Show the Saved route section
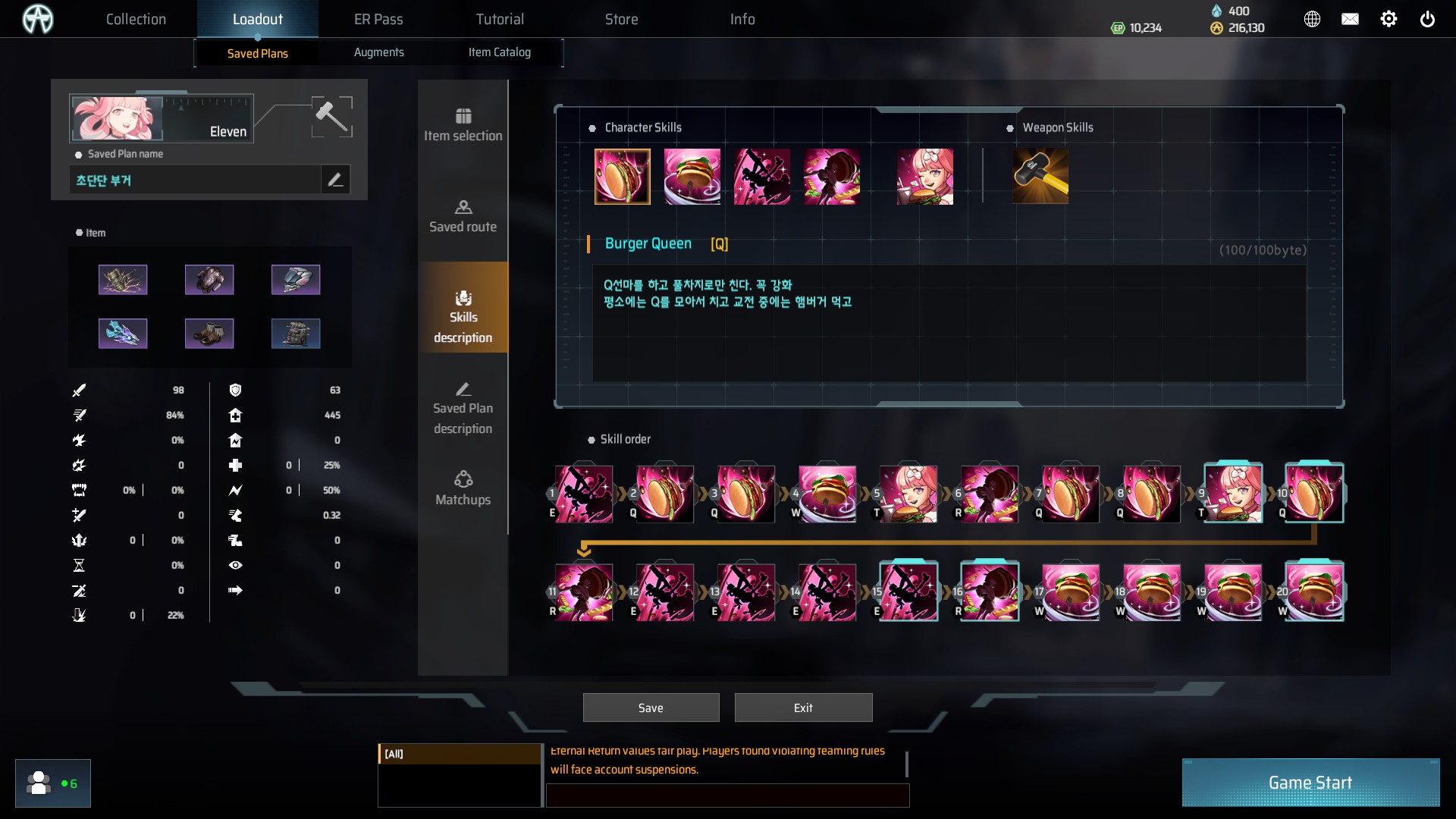 coord(463,216)
